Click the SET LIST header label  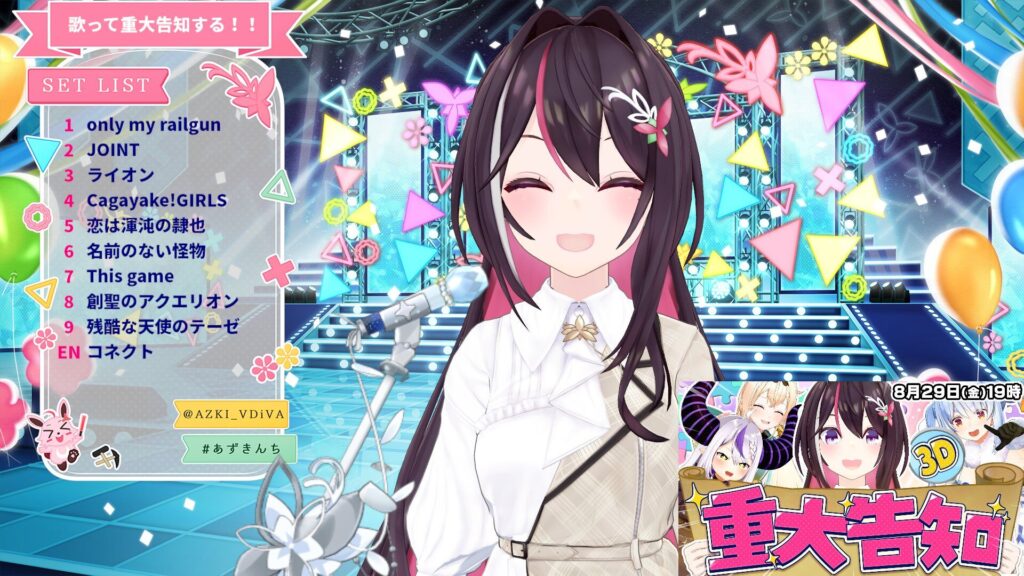[96, 86]
